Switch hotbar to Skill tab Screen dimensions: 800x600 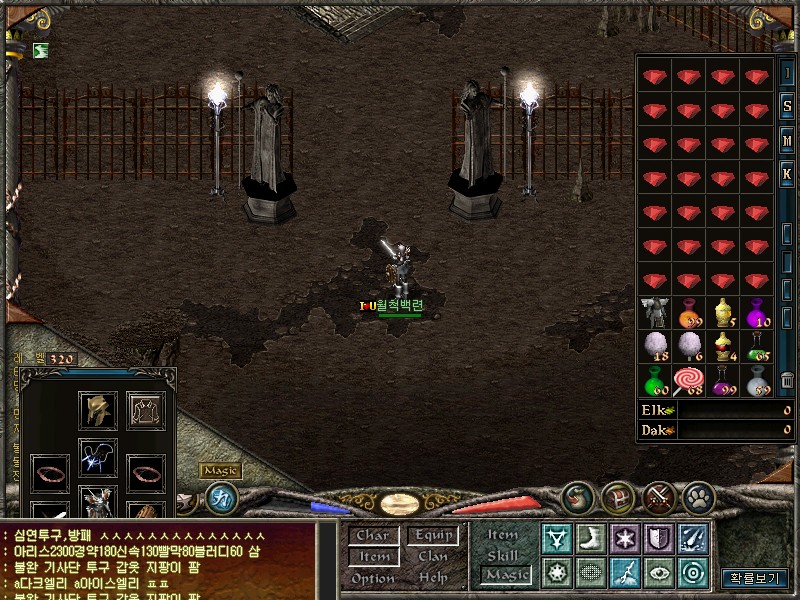[x=502, y=554]
